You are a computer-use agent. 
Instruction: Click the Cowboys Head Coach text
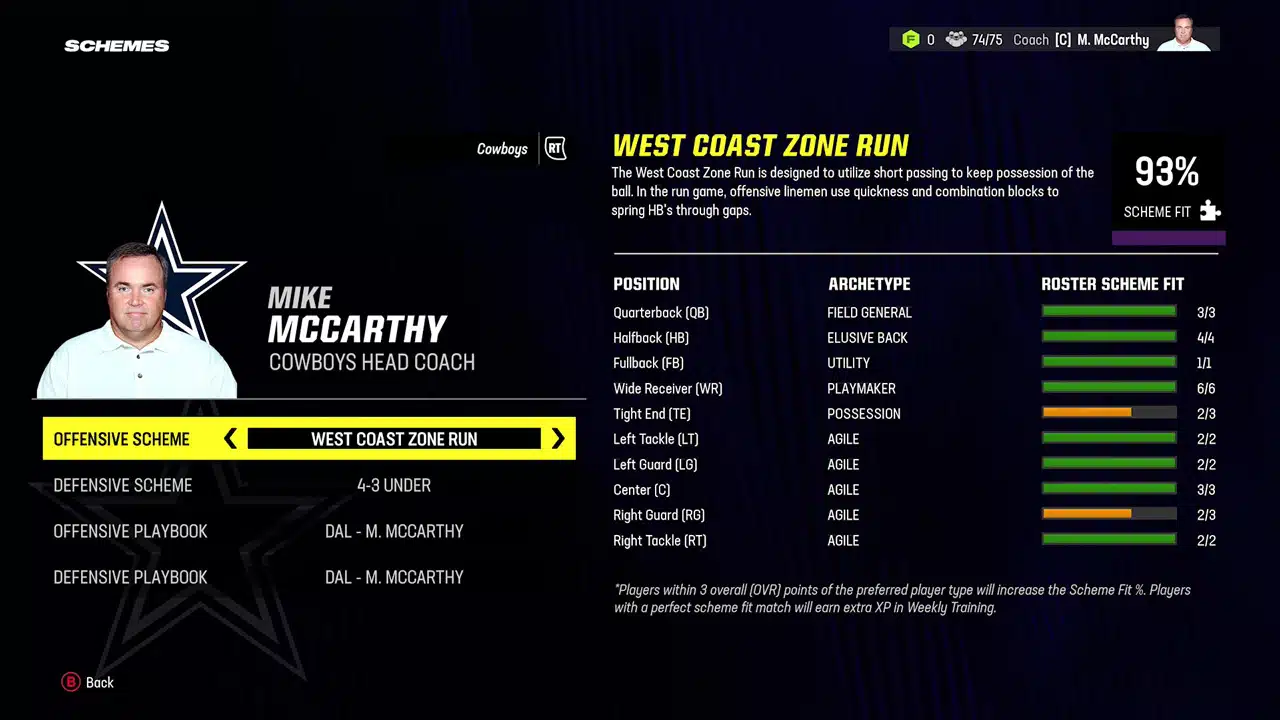click(371, 362)
